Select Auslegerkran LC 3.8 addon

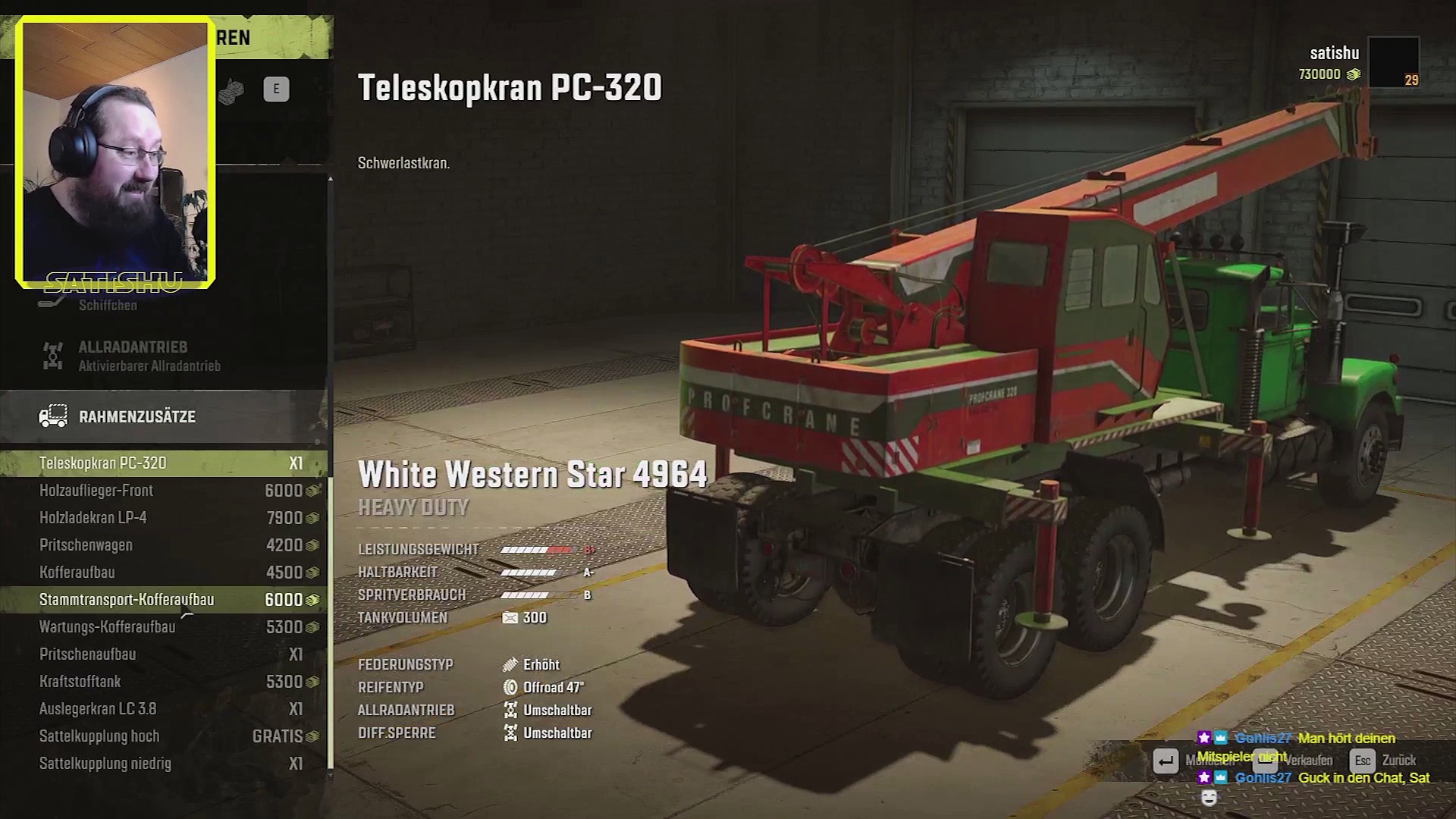click(163, 709)
